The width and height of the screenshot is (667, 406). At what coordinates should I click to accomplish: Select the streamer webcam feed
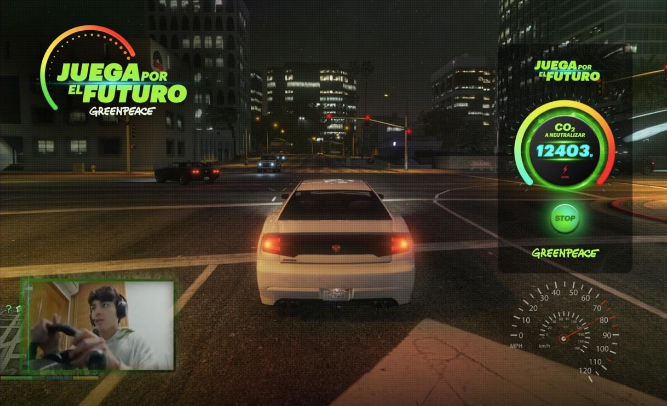click(98, 325)
